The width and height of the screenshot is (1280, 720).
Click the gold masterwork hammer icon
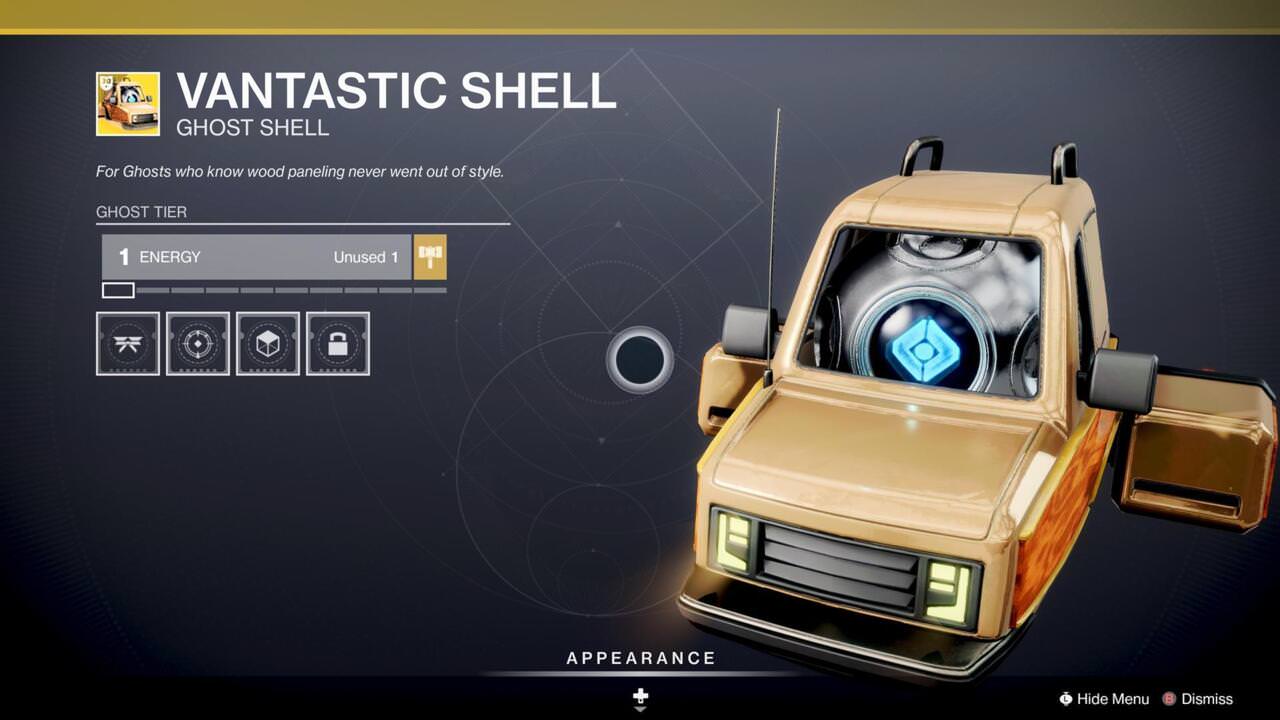[x=429, y=257]
